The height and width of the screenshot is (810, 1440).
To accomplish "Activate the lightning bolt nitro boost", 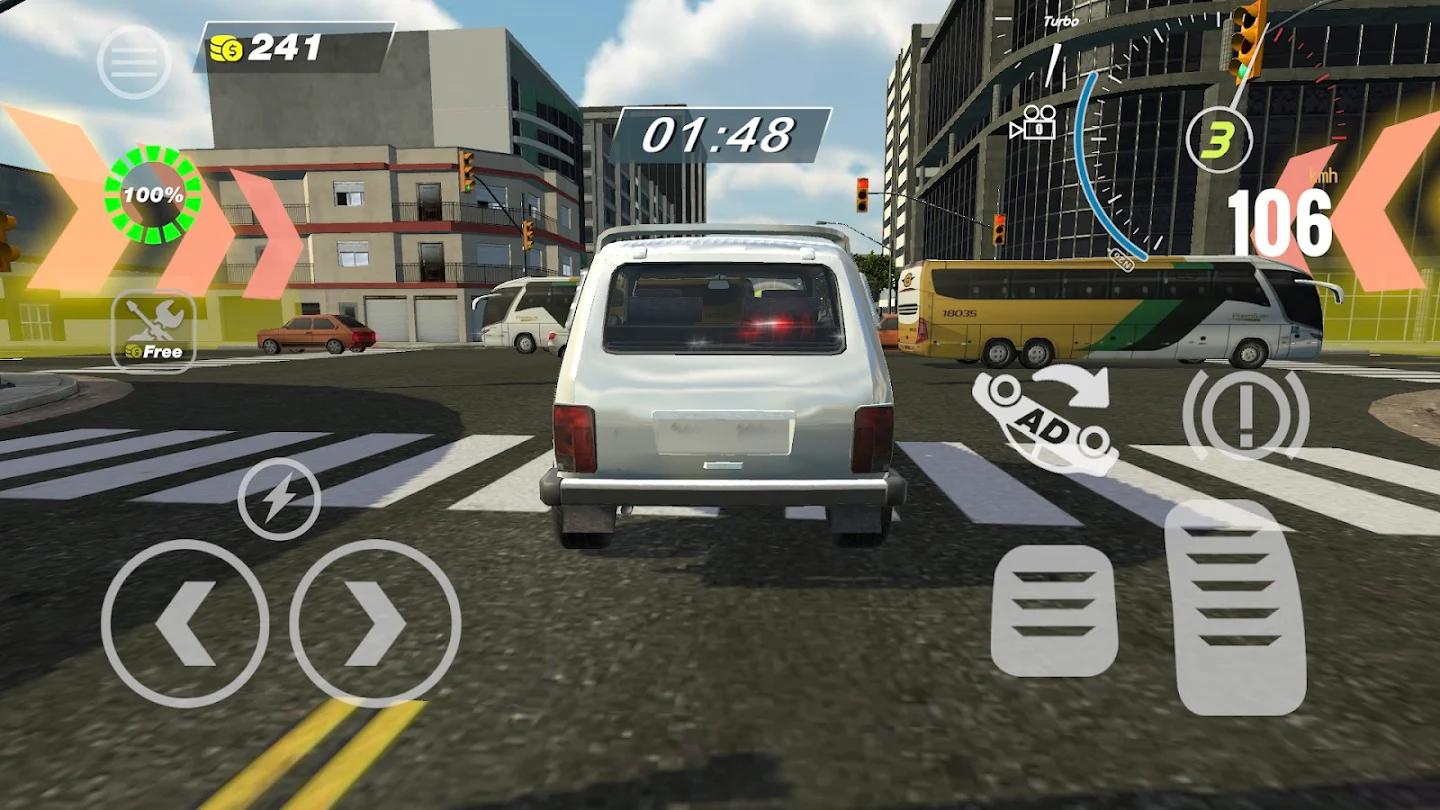I will [x=279, y=499].
